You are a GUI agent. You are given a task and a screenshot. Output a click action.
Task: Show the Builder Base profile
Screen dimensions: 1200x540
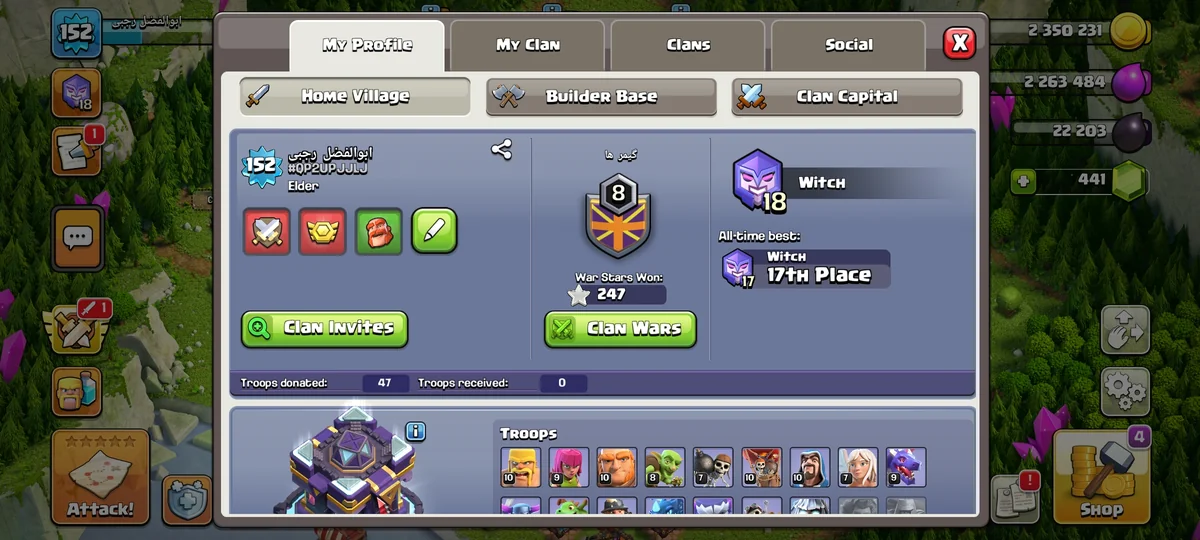coord(601,97)
